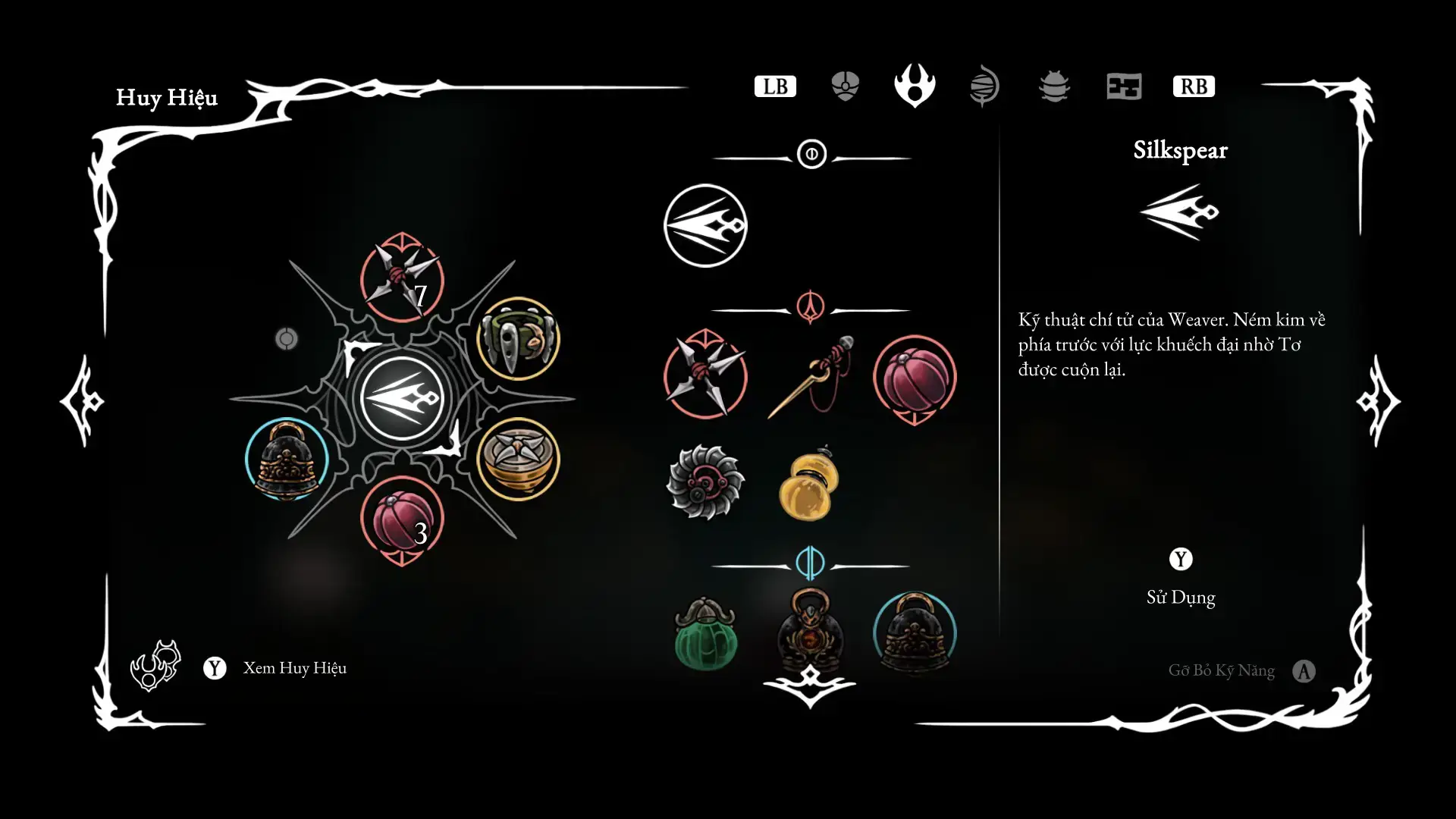Image resolution: width=1456 pixels, height=819 pixels.
Task: Click the ornate left page arrow
Action: point(83,400)
